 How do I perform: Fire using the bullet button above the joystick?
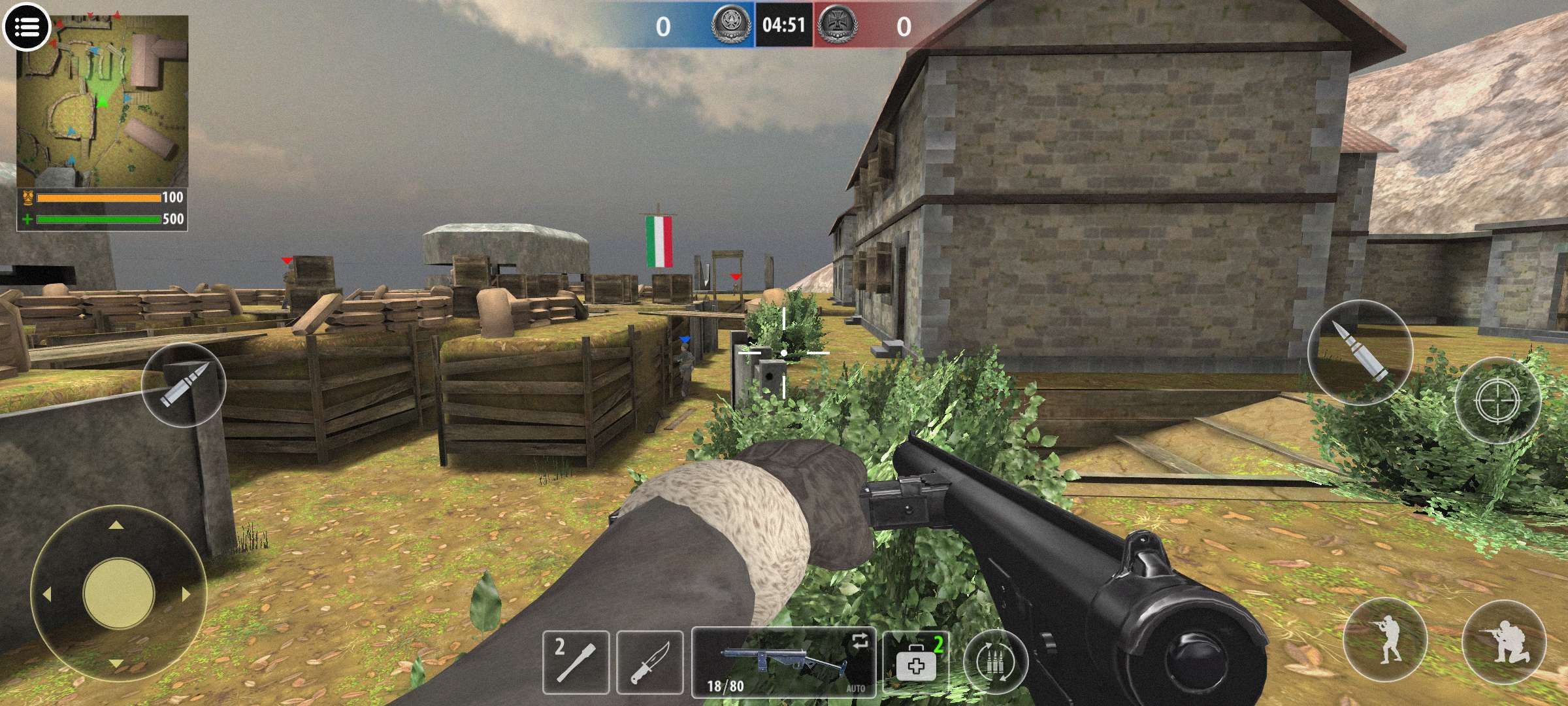[184, 384]
